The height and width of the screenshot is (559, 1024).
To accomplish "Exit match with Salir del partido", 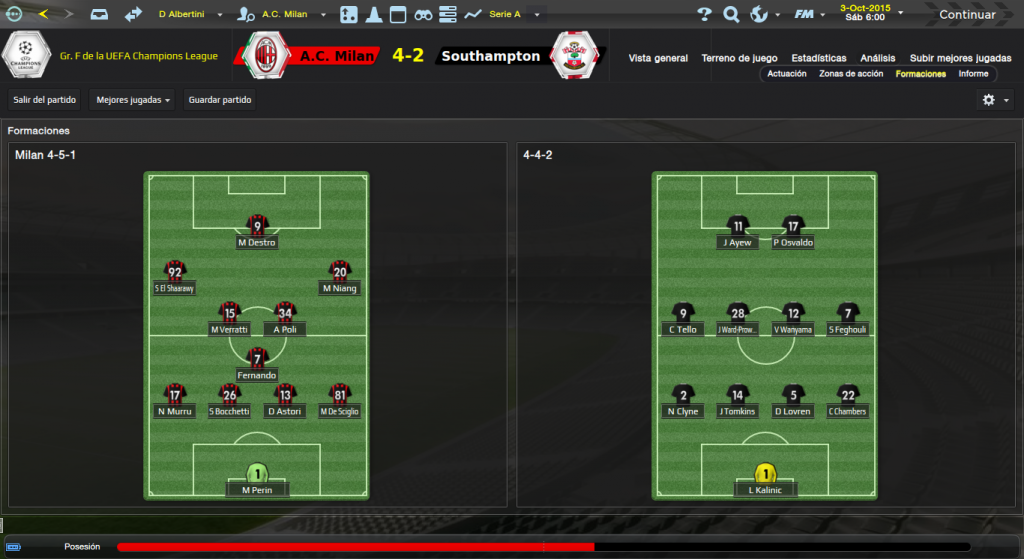I will point(45,100).
